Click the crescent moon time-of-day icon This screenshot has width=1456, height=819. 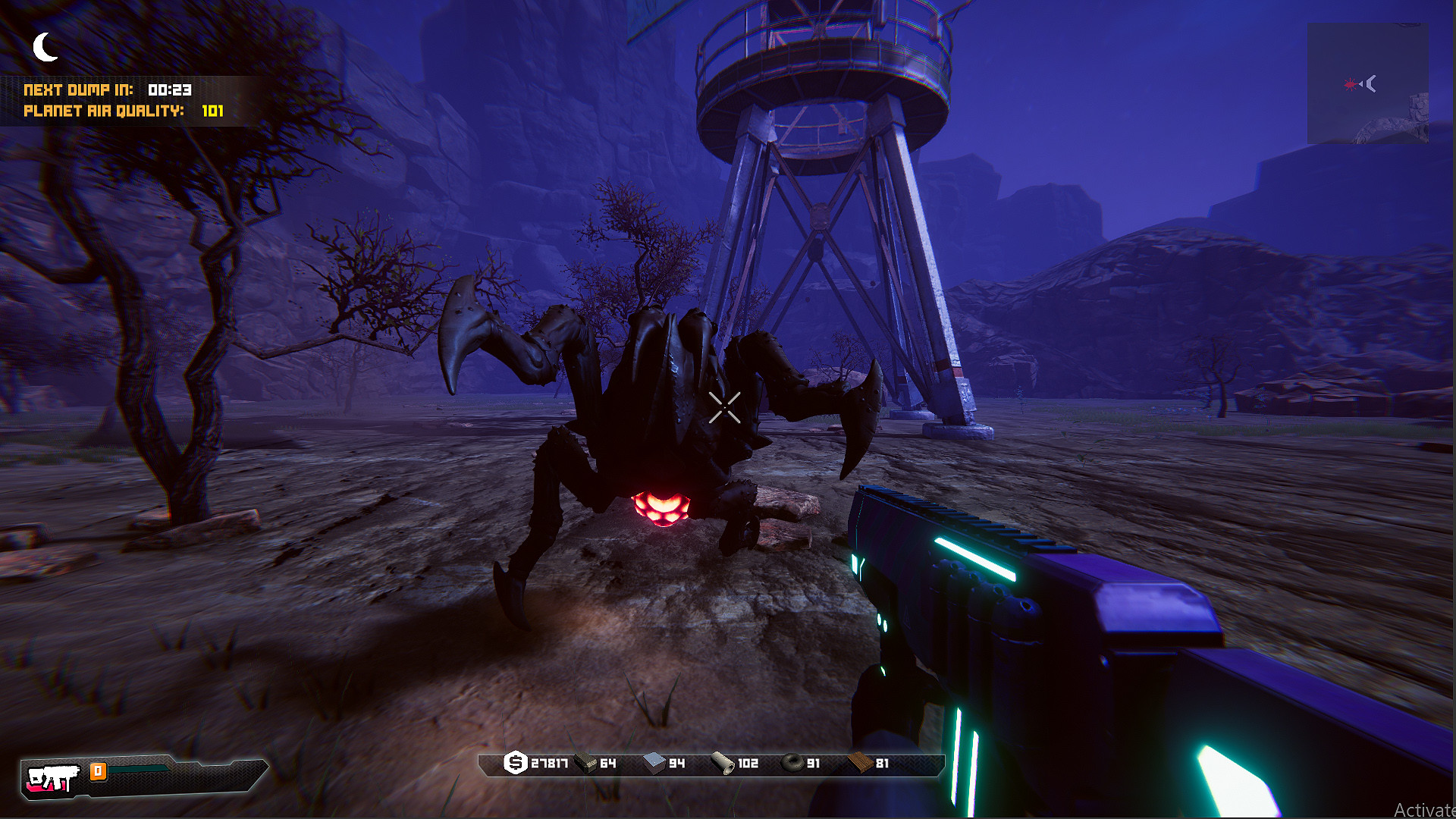coord(45,45)
